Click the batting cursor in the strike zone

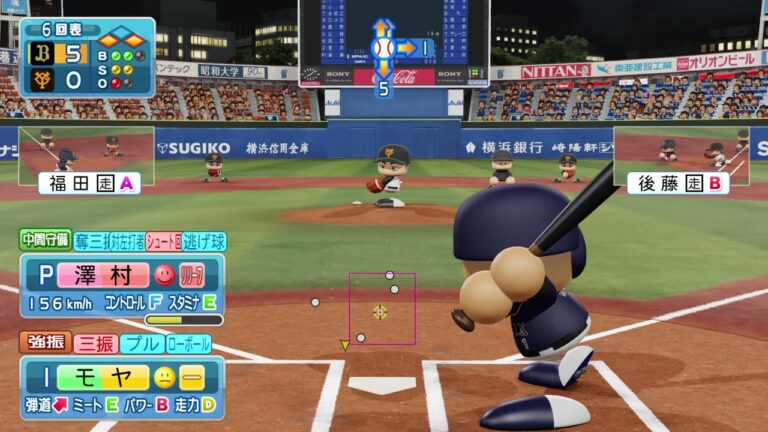380,311
